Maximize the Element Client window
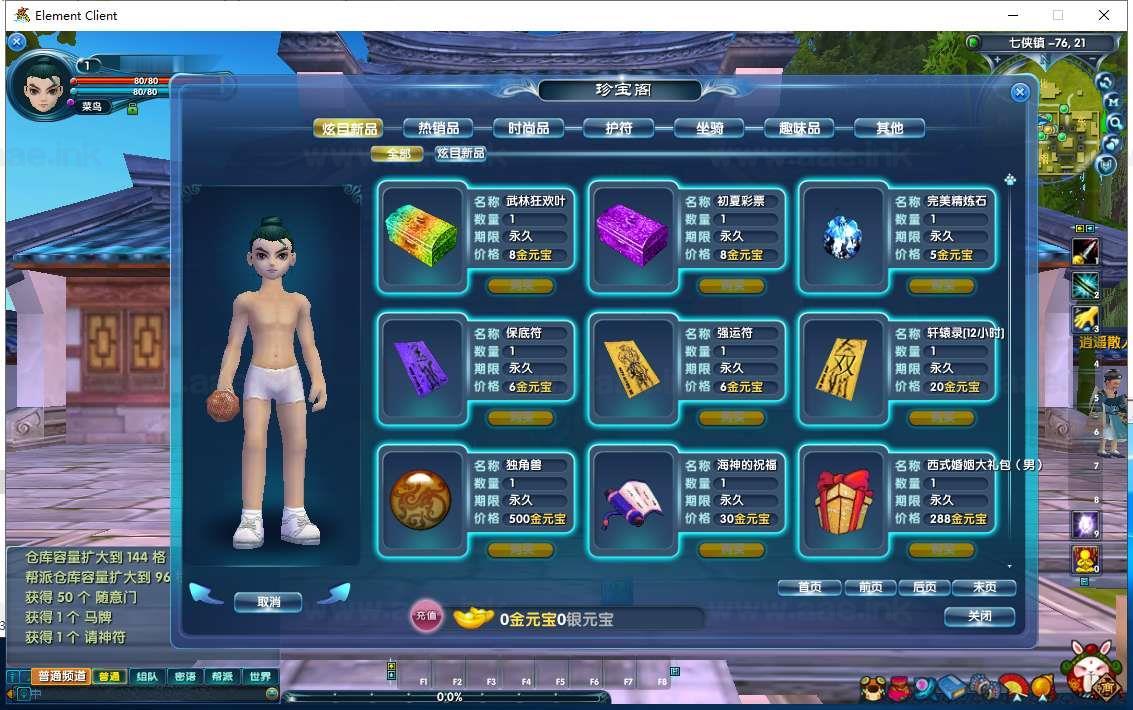The image size is (1133, 710). [1058, 15]
